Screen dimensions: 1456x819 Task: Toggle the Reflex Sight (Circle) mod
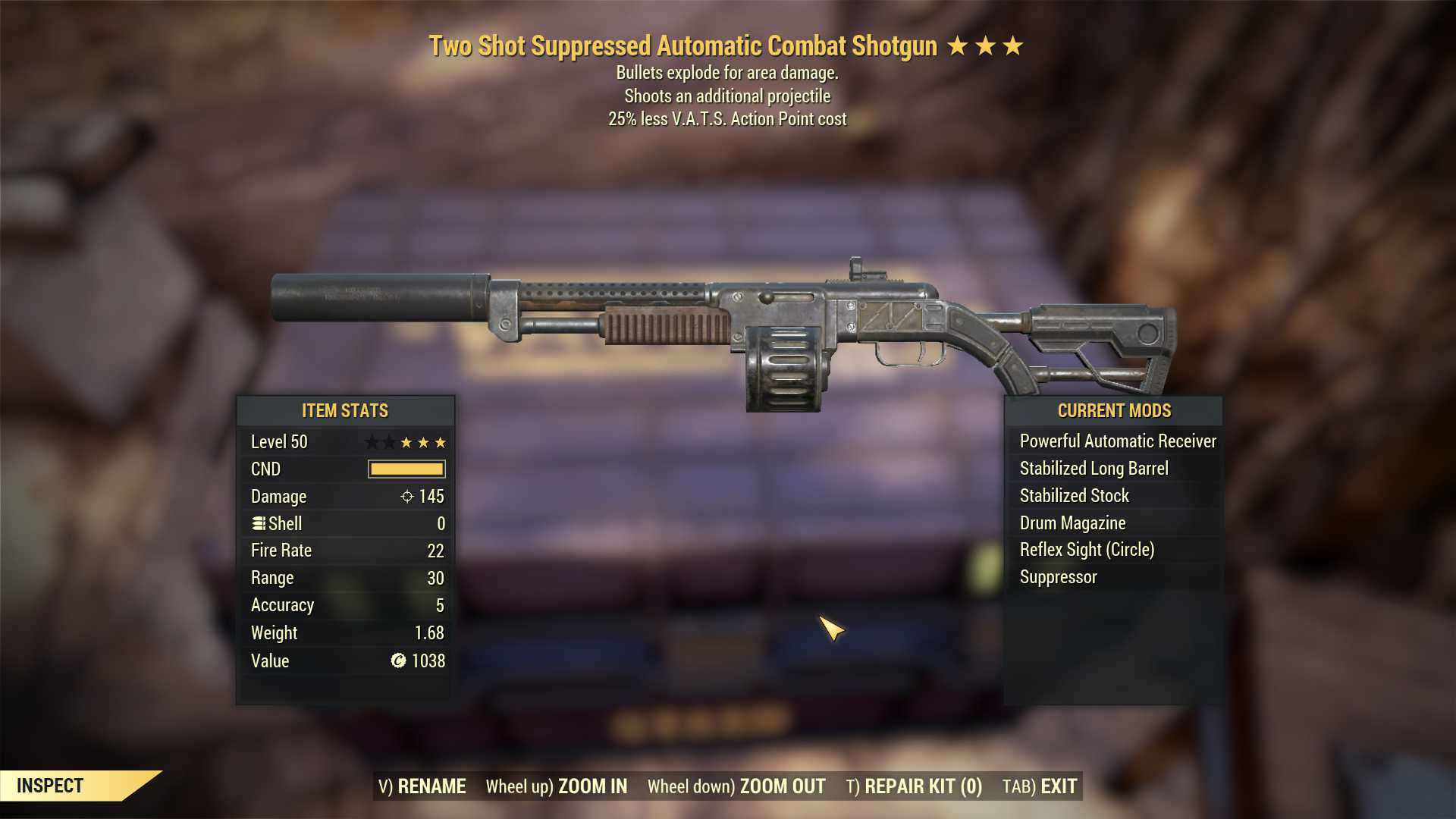(1088, 549)
